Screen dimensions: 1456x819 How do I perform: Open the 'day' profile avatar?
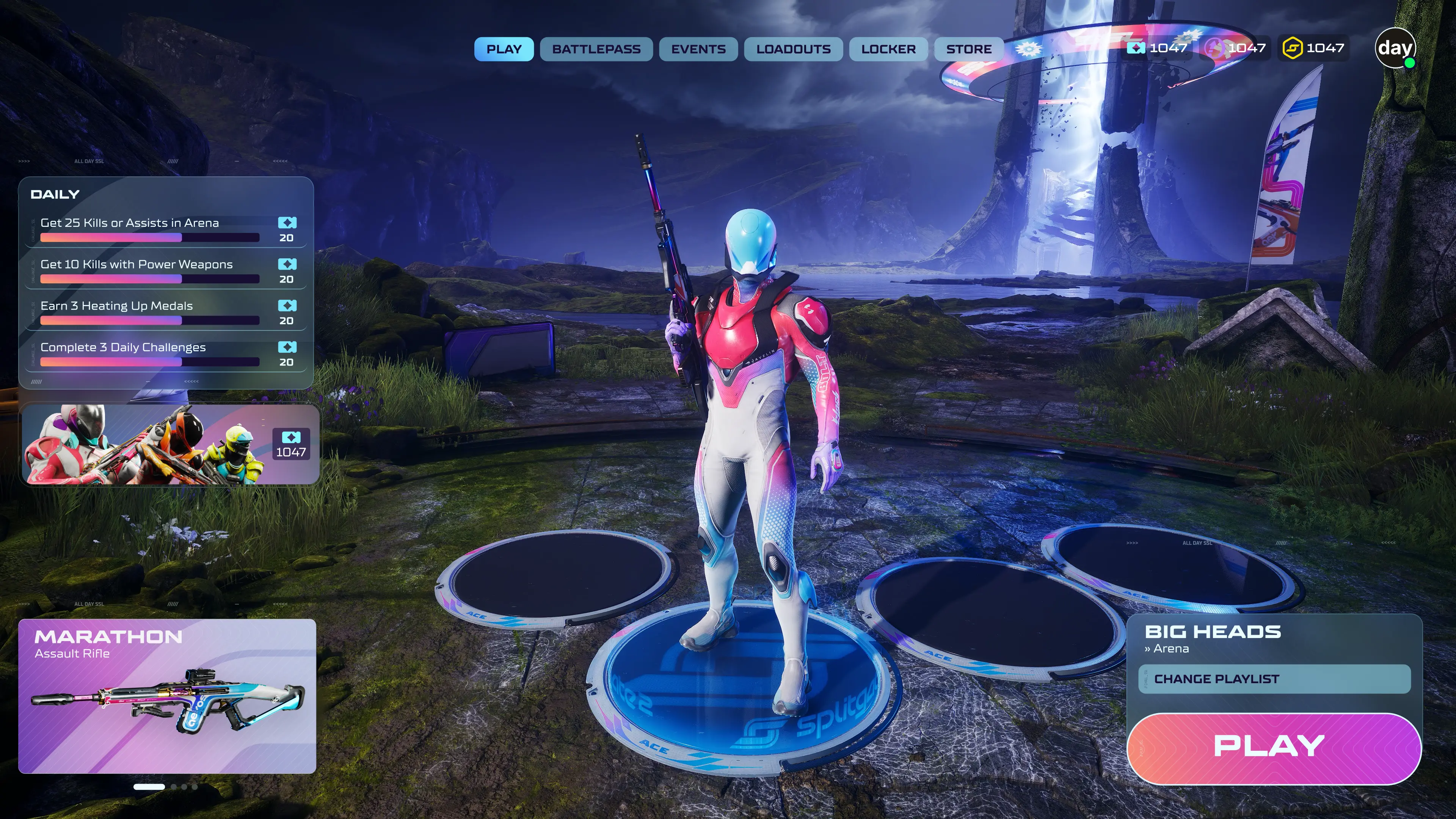click(x=1395, y=48)
